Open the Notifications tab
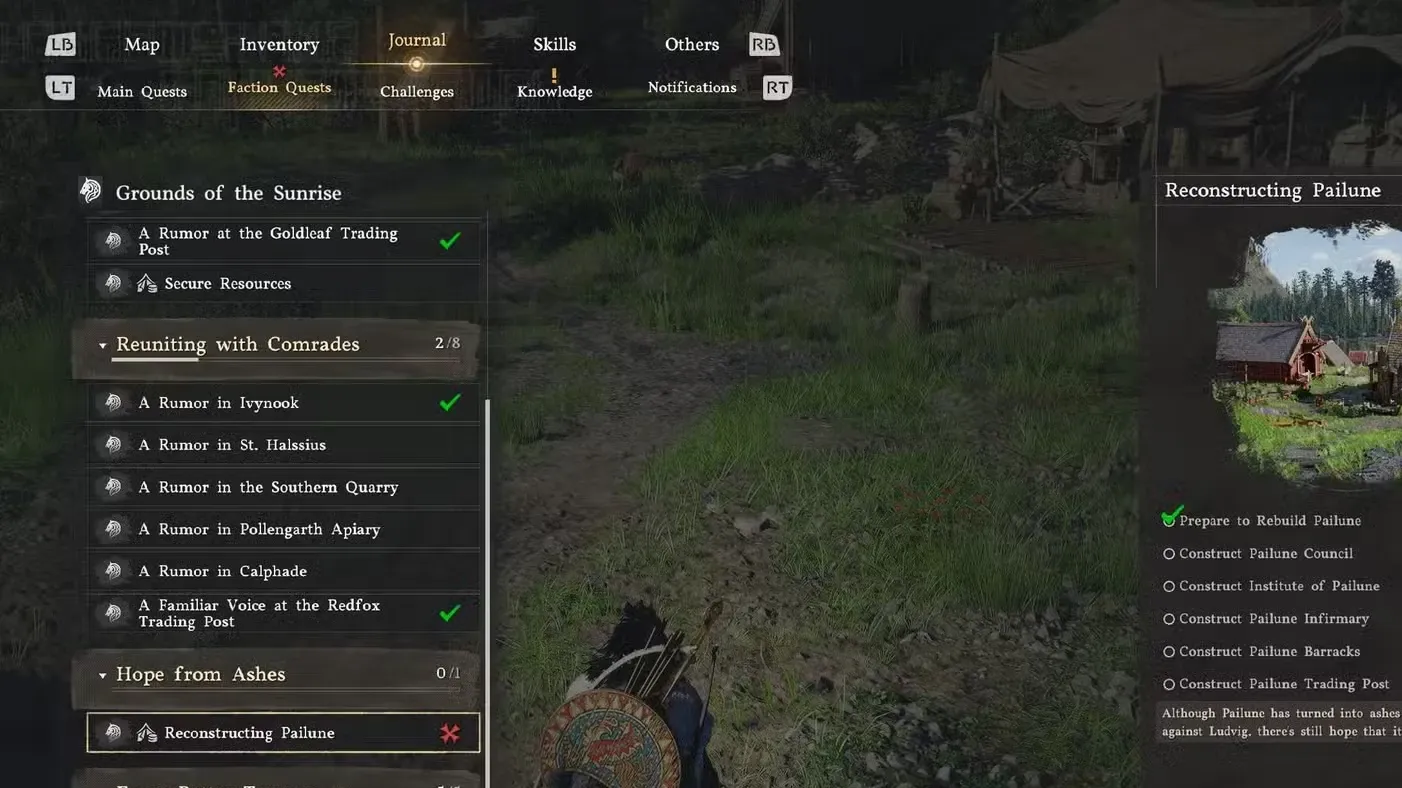 692,87
